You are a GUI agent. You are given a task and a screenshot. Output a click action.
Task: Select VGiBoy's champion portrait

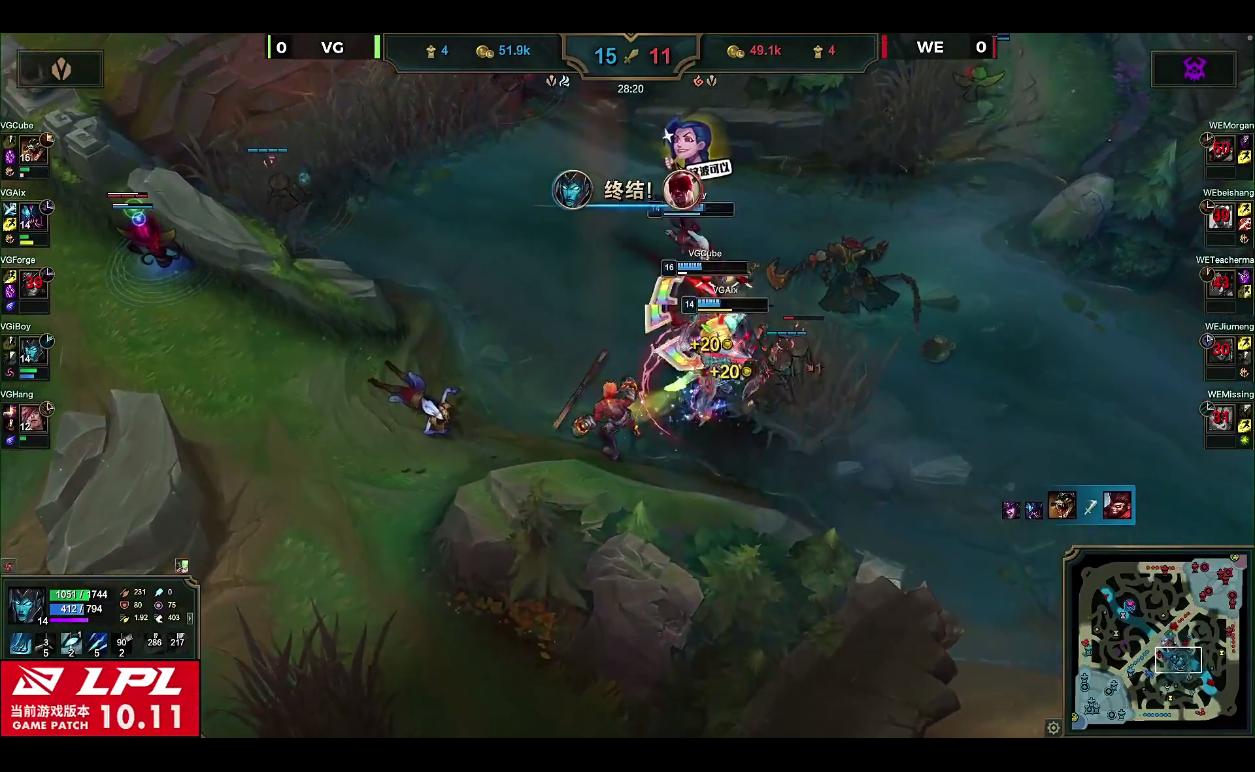[33, 351]
